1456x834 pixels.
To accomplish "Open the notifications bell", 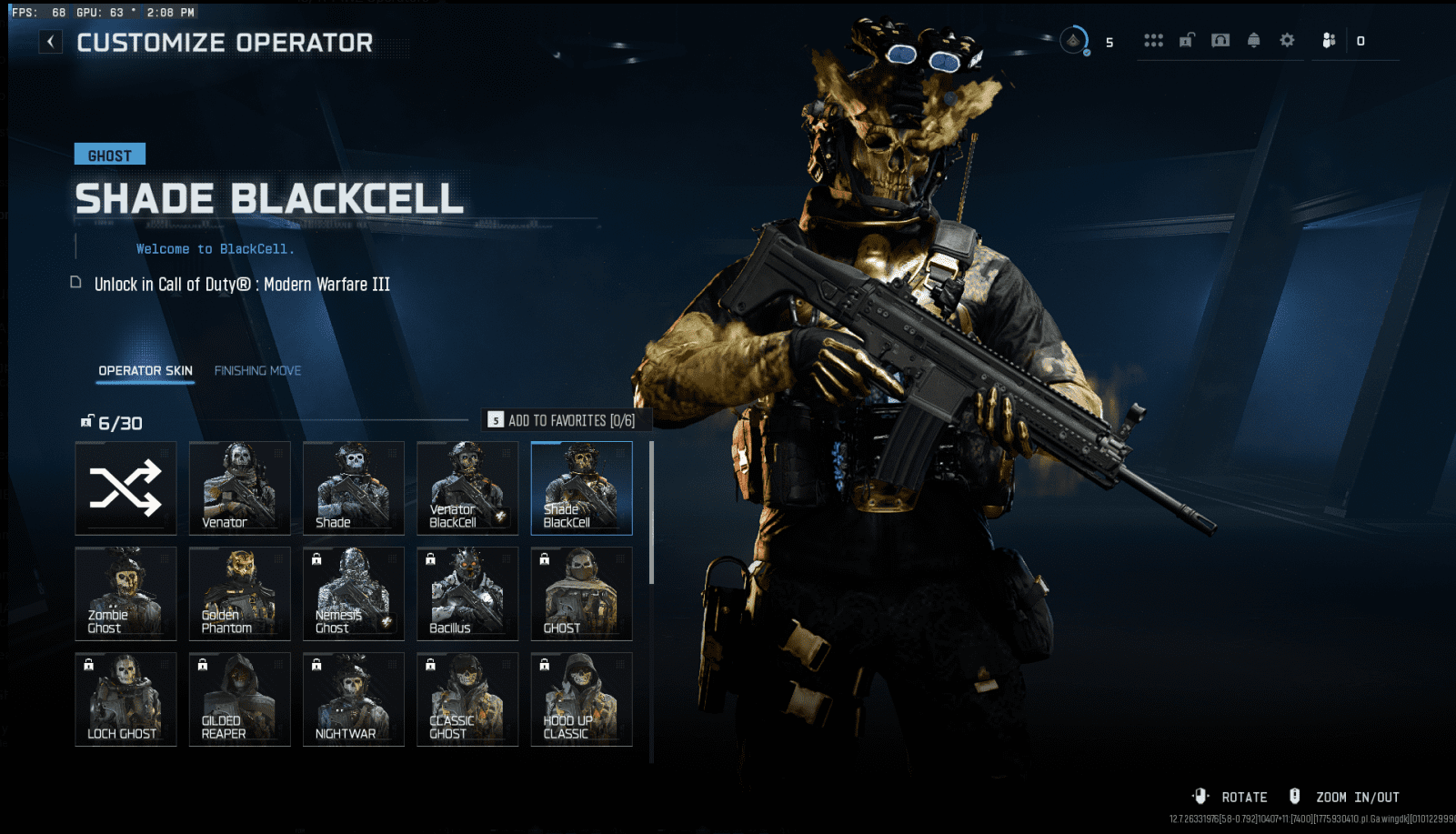I will coord(1253,41).
